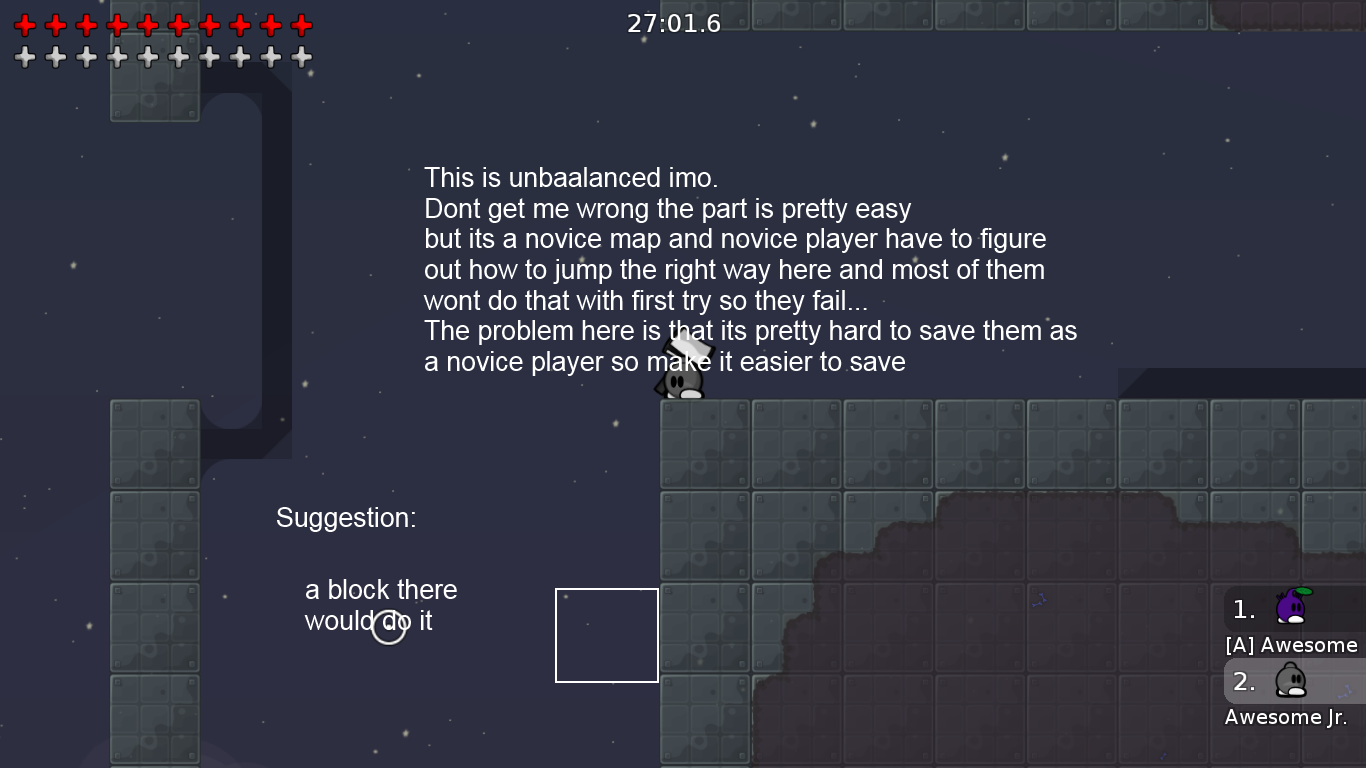This screenshot has height=768, width=1366.
Task: Click the white suggestion block outline
Action: point(607,635)
